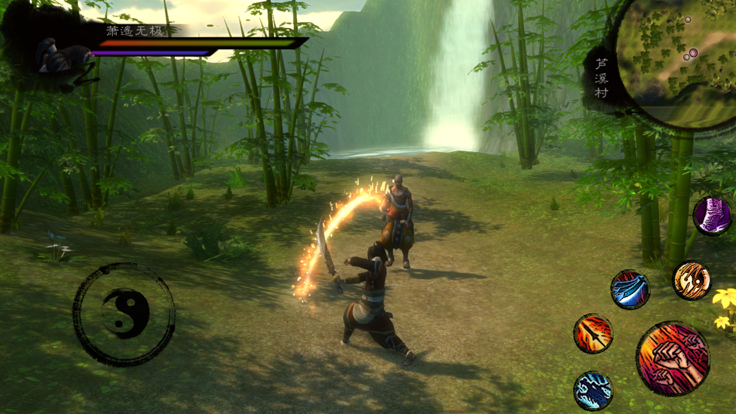Image resolution: width=736 pixels, height=414 pixels.
Task: Use the orange whirlwind skill icon
Action: point(691,281)
